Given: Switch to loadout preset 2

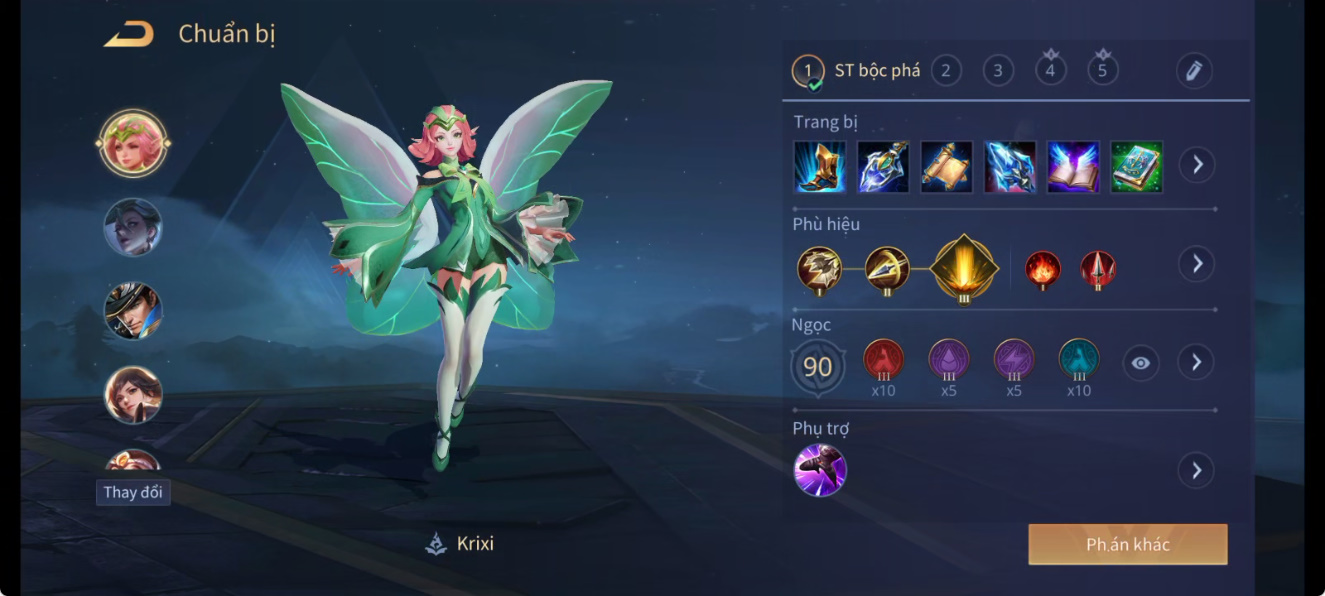Looking at the screenshot, I should 945,70.
